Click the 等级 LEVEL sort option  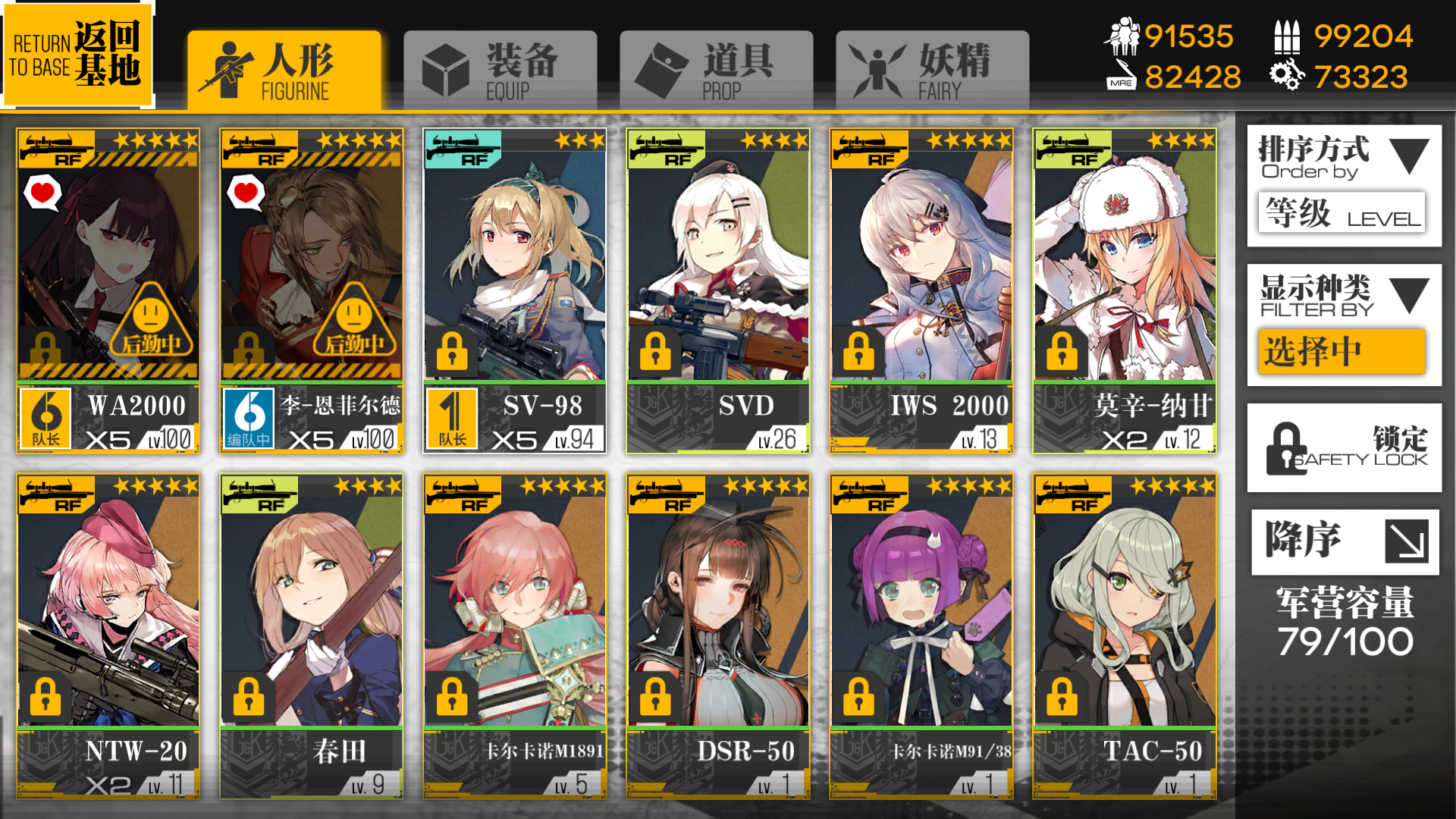point(1342,212)
